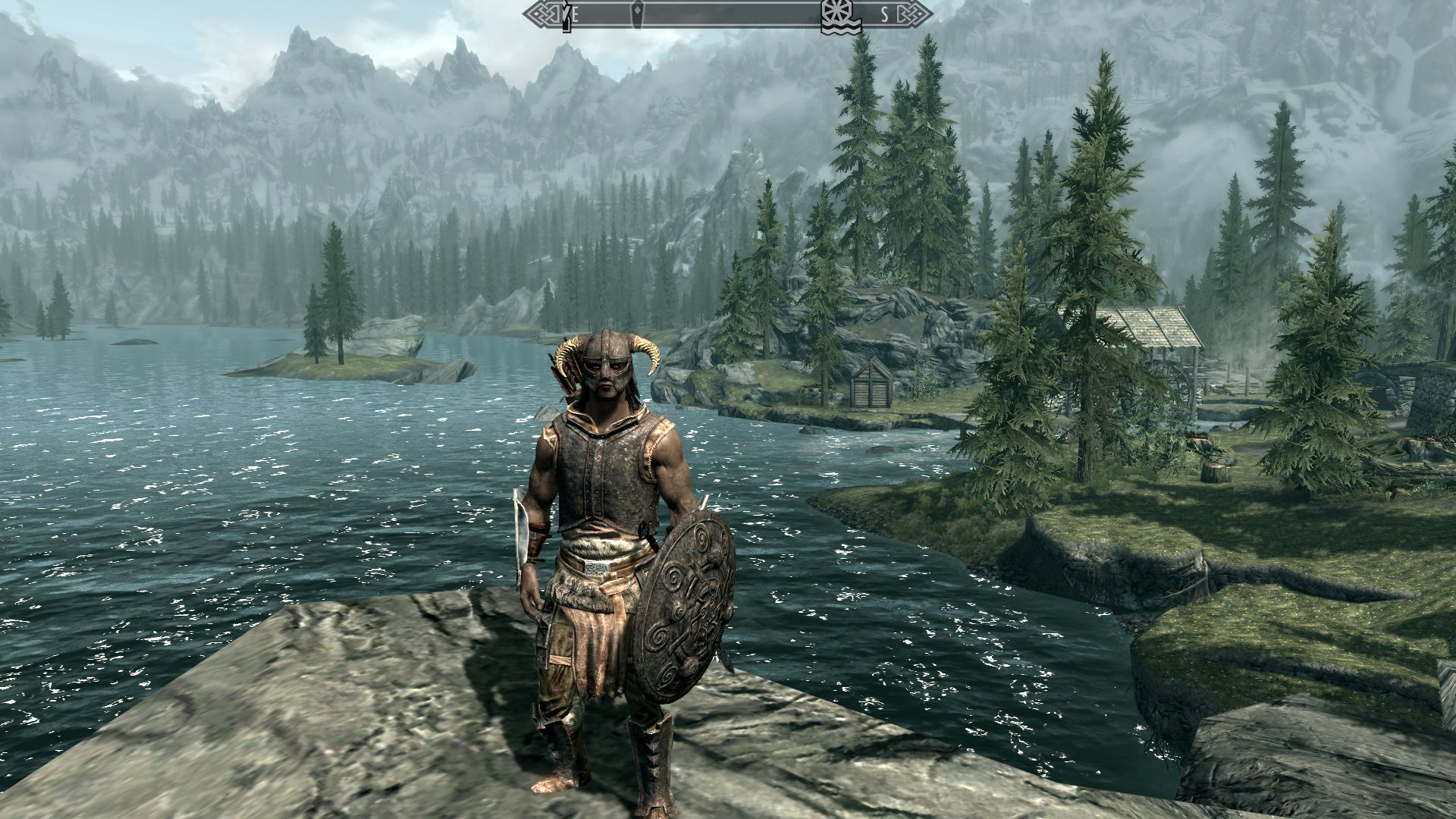Click the water mill marker on the compass
The image size is (1456, 819).
tap(839, 16)
